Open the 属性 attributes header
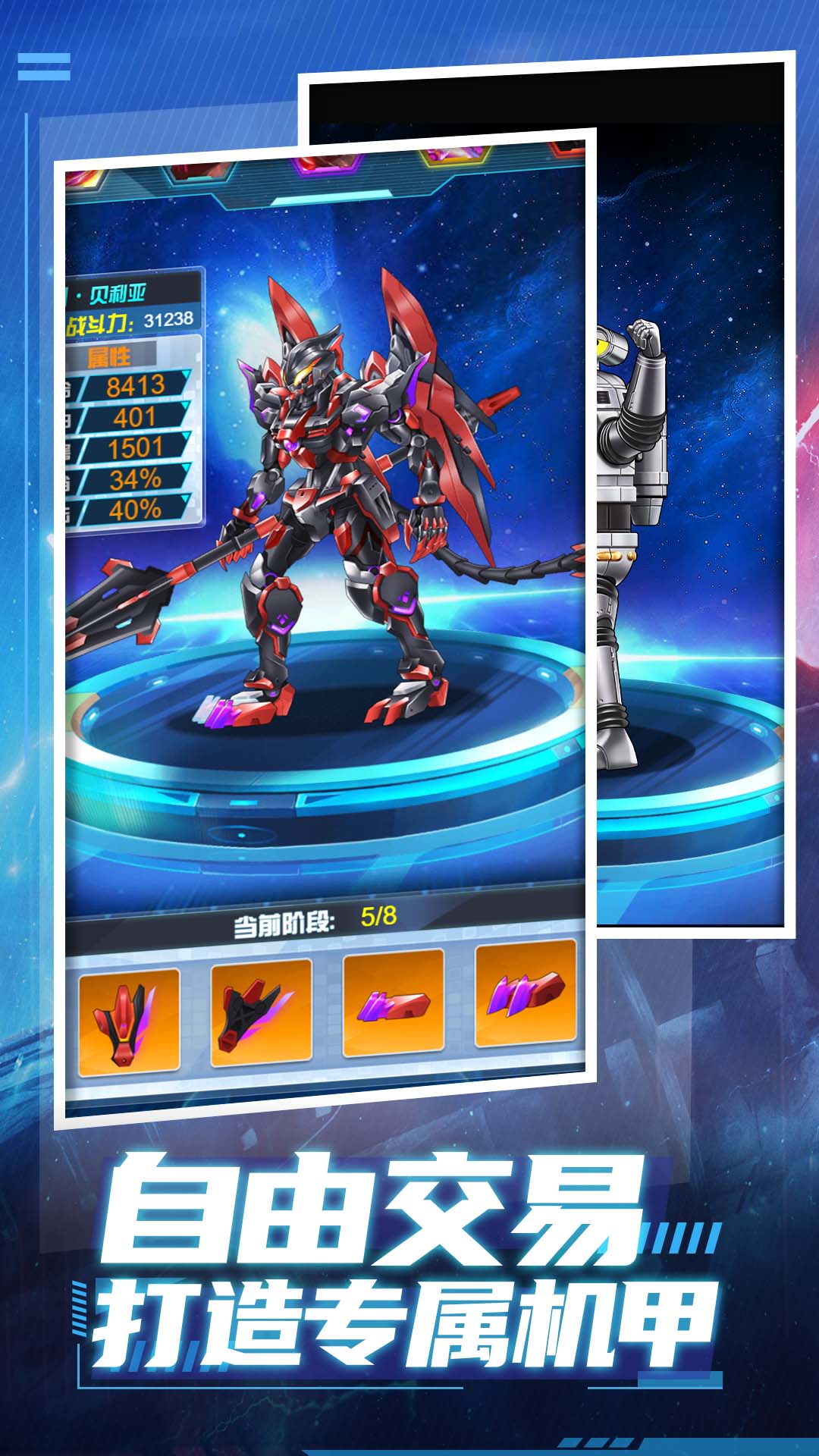 point(111,356)
